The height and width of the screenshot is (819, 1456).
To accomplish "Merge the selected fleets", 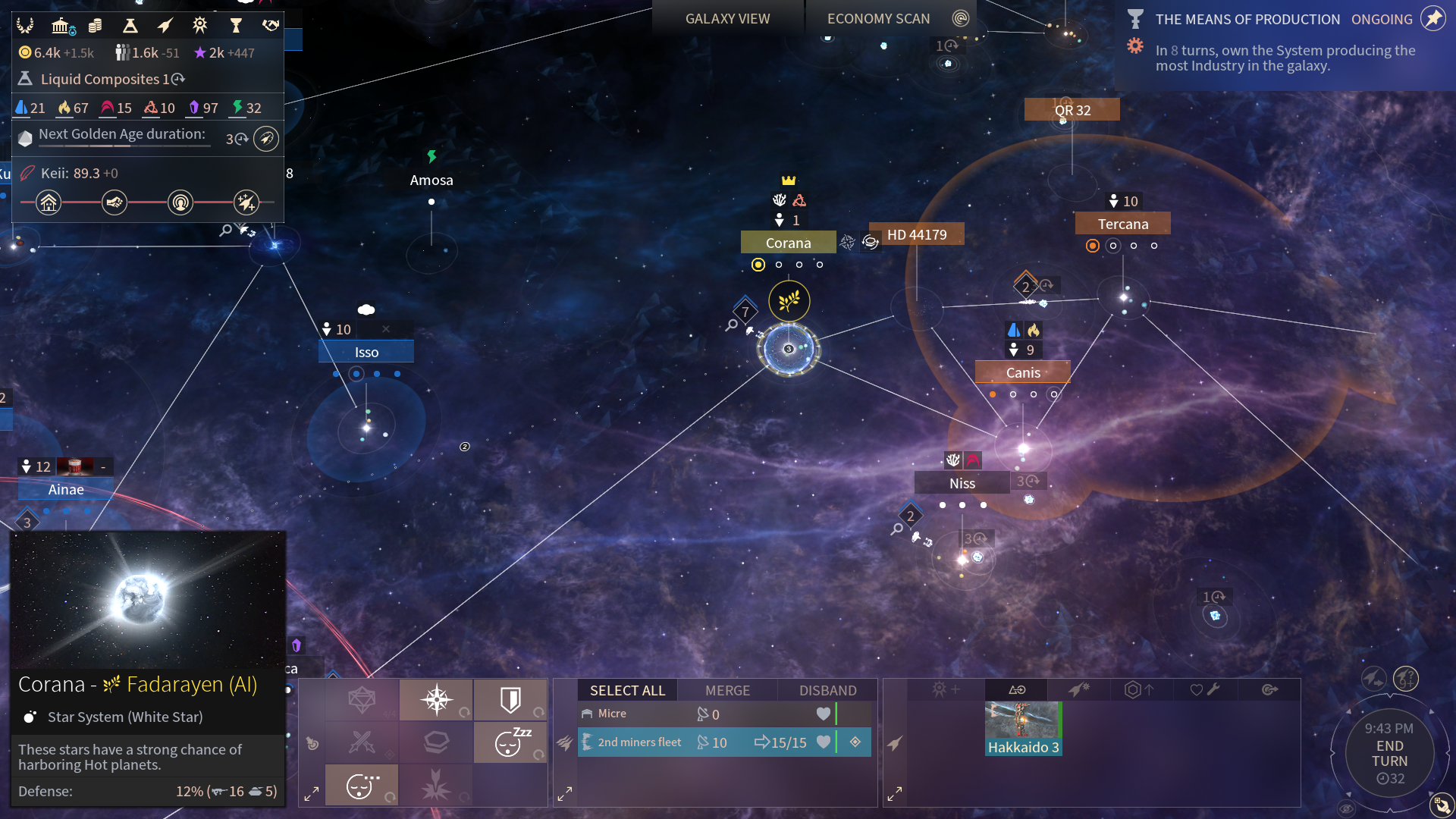I will tap(727, 690).
